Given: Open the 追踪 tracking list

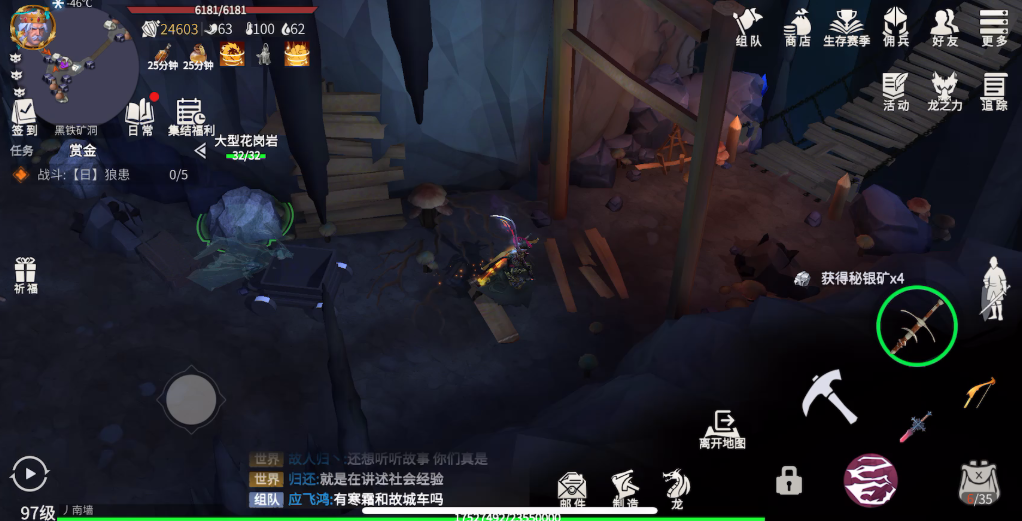Looking at the screenshot, I should tap(994, 91).
